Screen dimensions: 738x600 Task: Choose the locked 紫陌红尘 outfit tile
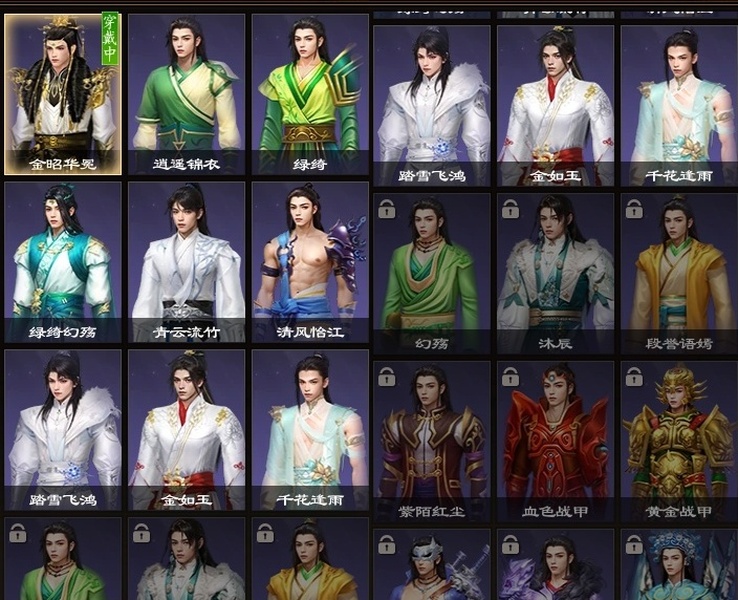tap(432, 441)
